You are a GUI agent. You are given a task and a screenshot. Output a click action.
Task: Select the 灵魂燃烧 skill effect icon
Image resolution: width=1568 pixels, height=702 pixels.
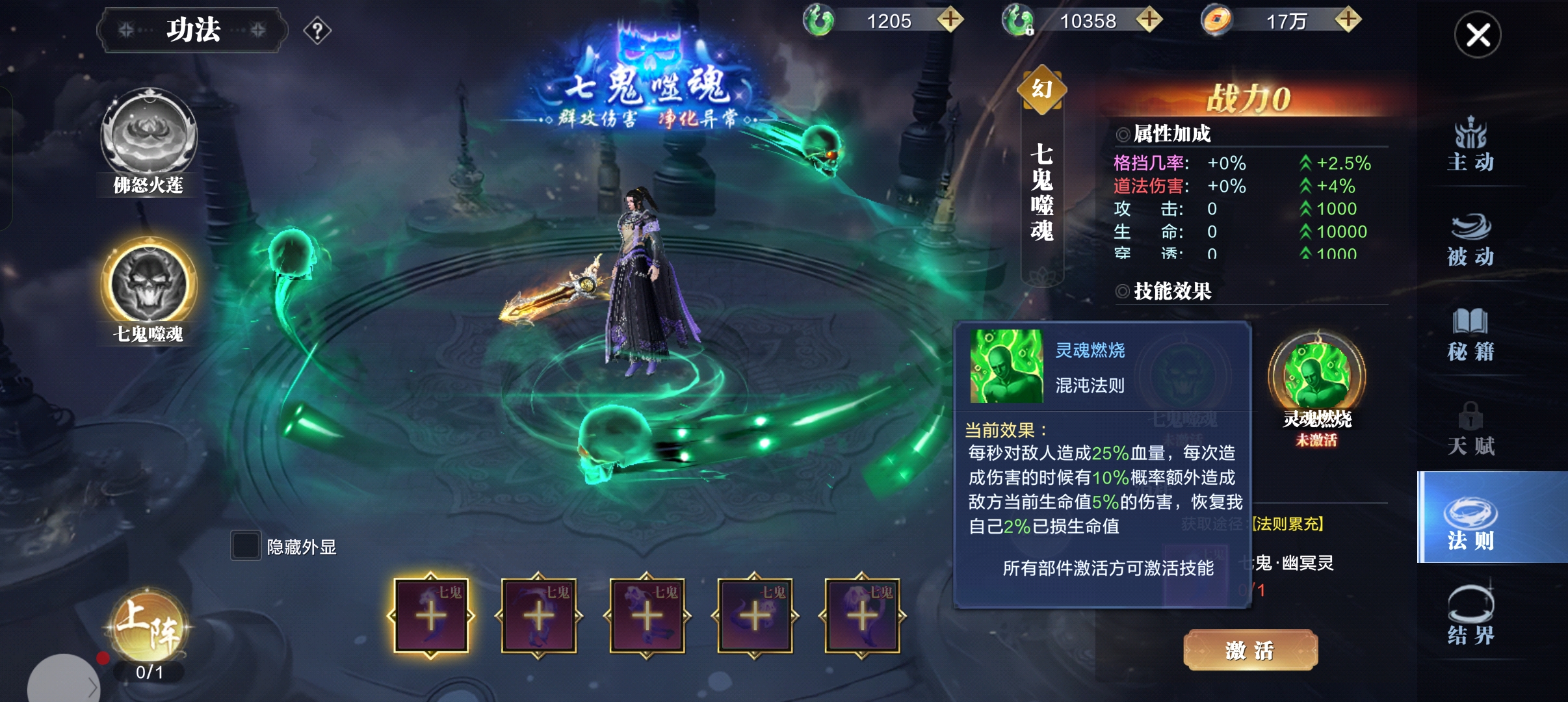click(1316, 377)
